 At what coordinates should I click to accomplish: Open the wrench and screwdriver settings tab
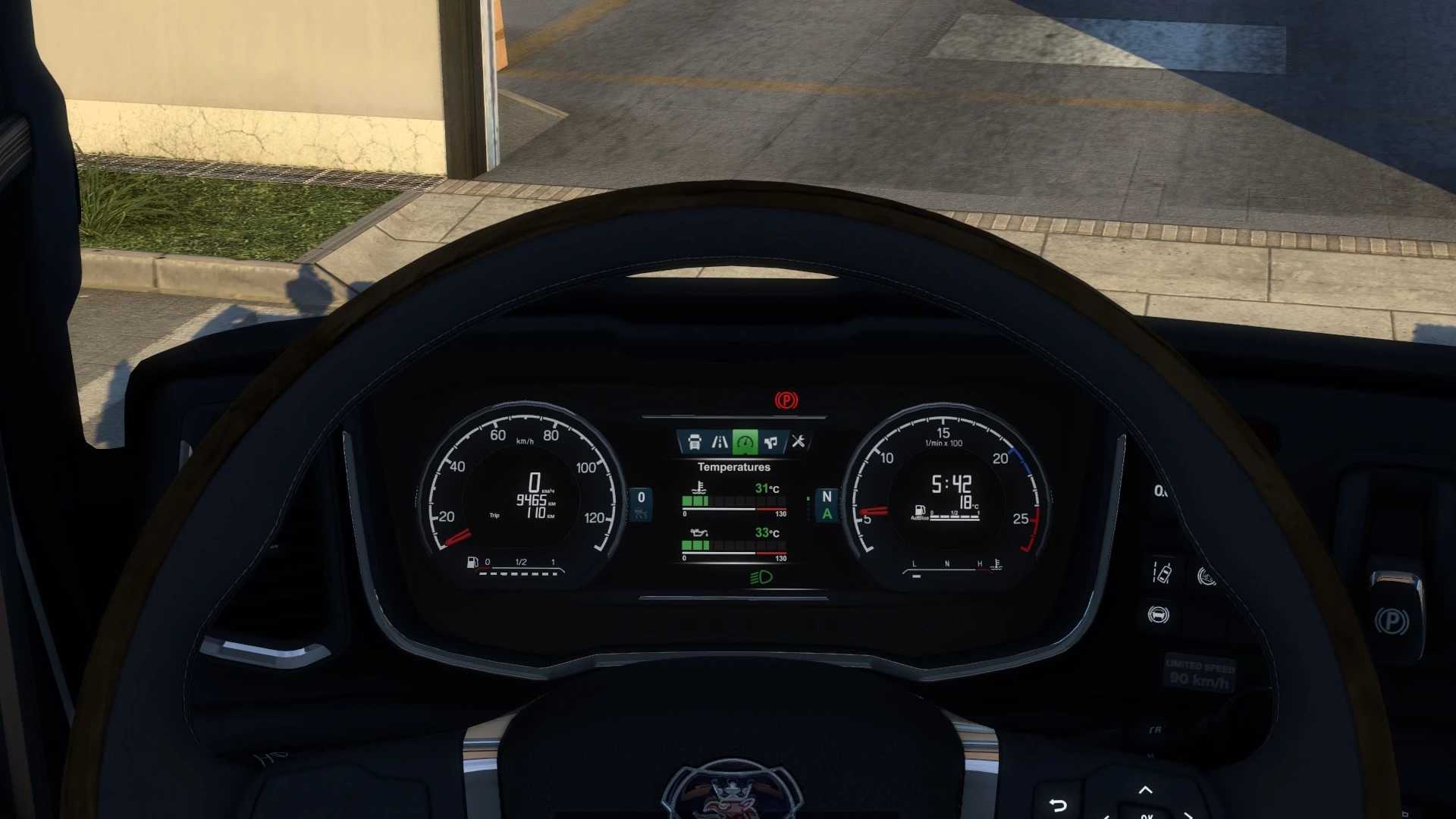798,441
